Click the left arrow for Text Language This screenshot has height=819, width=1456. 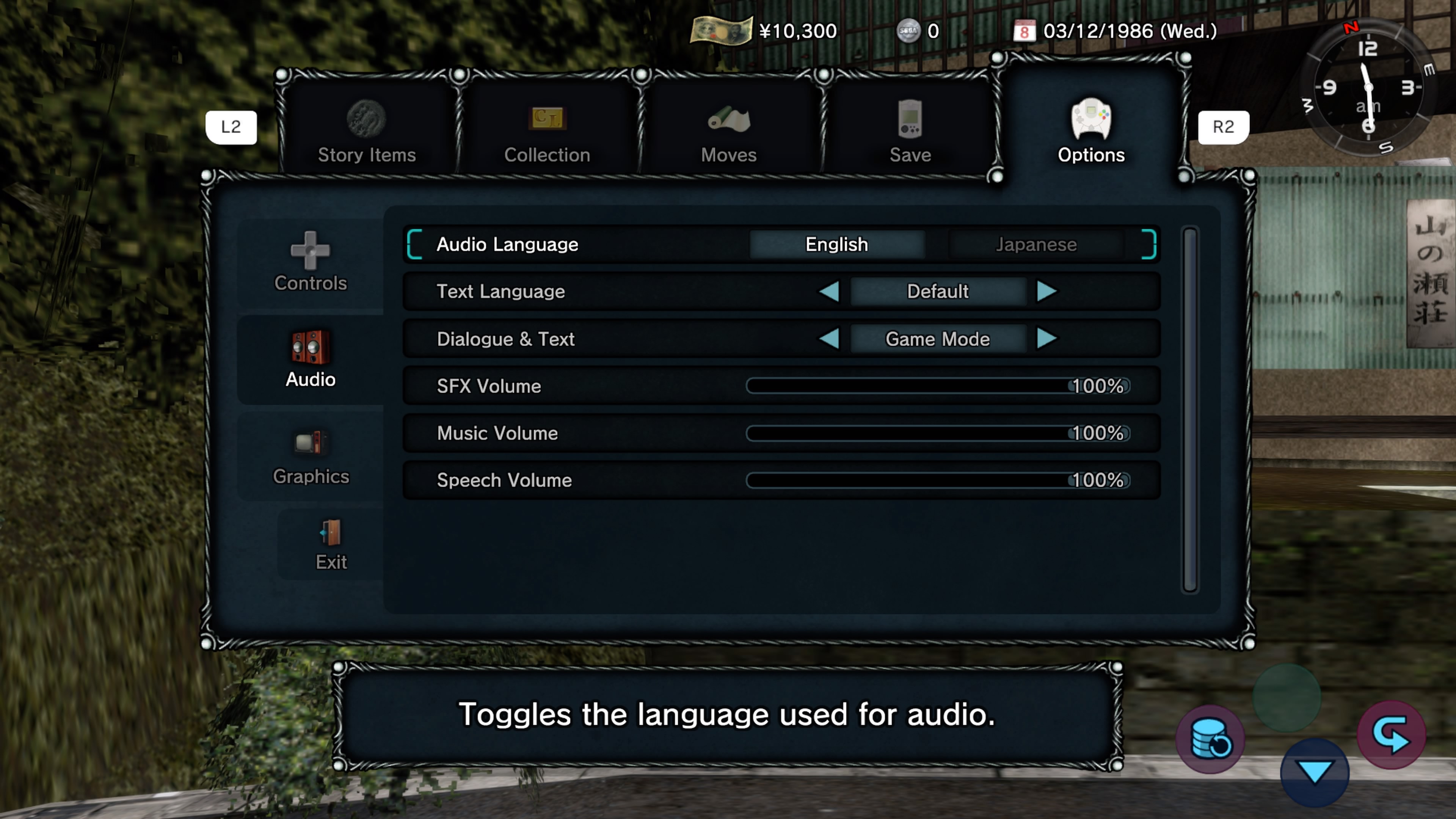click(x=829, y=292)
